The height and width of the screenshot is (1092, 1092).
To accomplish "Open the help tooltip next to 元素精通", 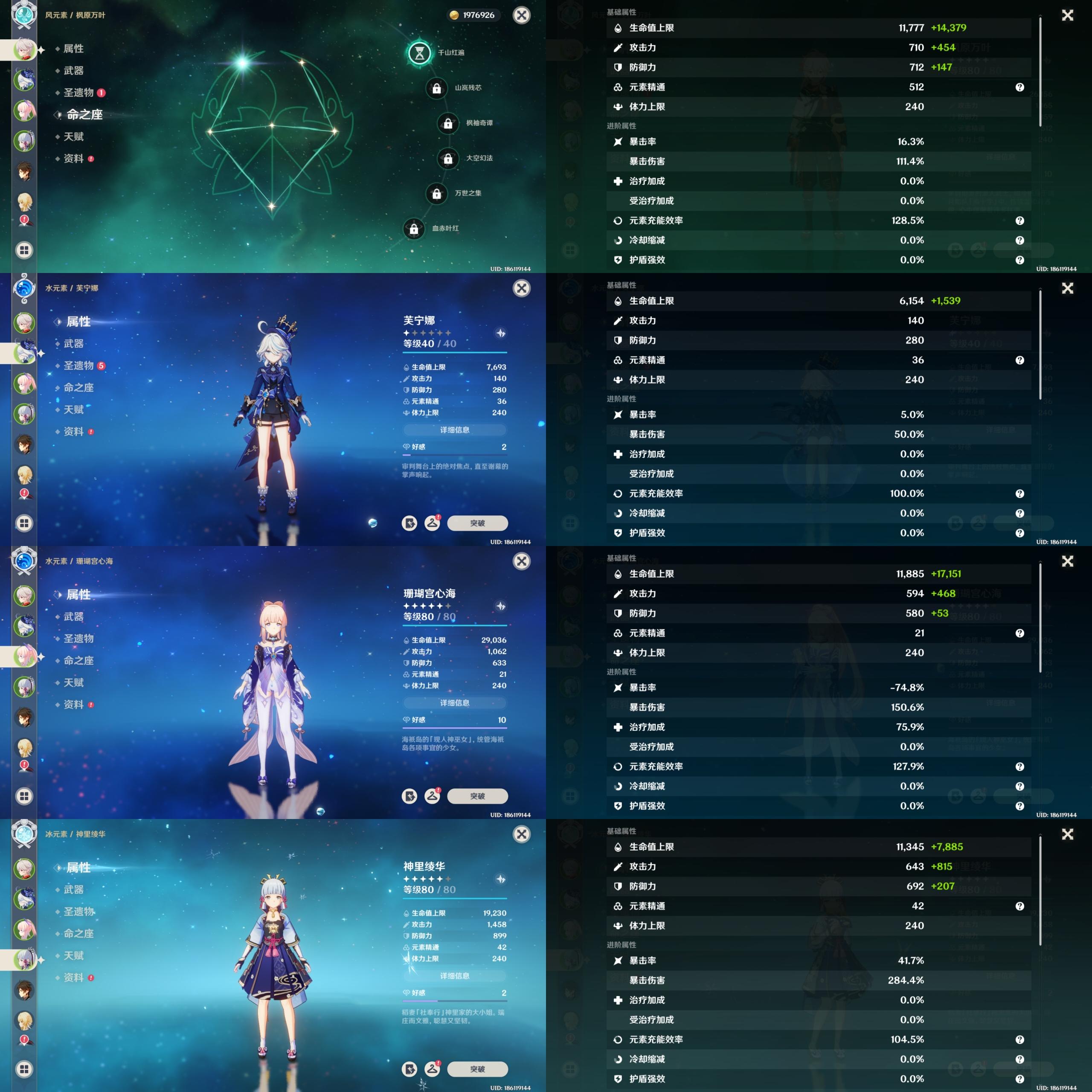I will [x=1020, y=87].
